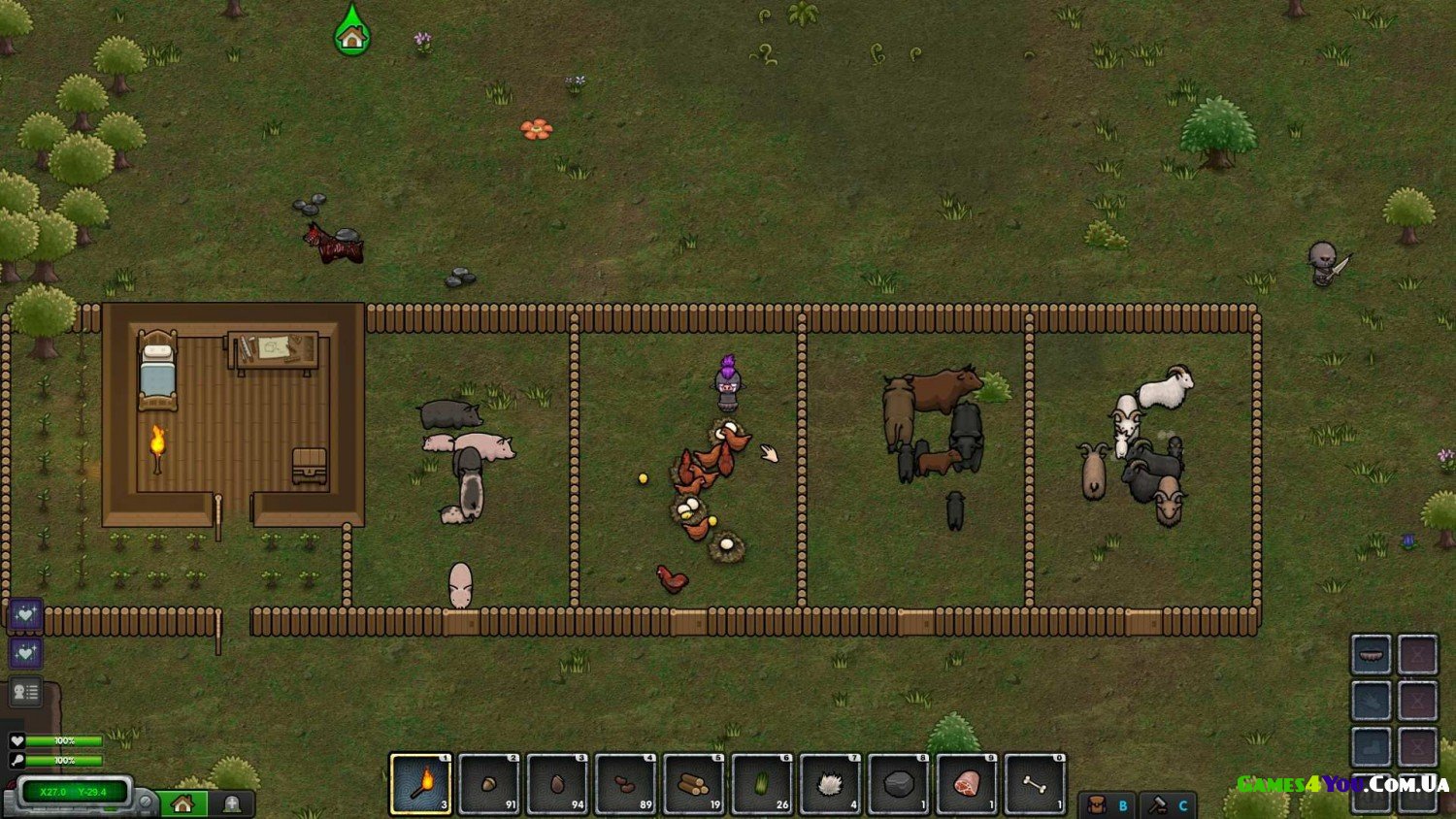Select the torch hotbar slot

pos(420,783)
